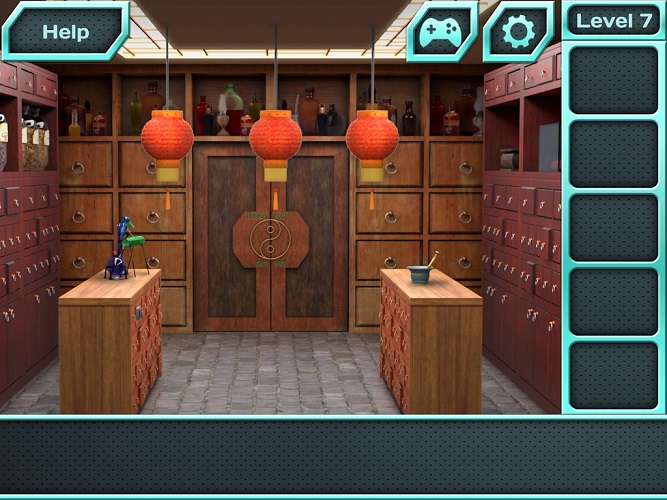This screenshot has width=667, height=500.
Task: Open the settings gear button
Action: coord(518,32)
